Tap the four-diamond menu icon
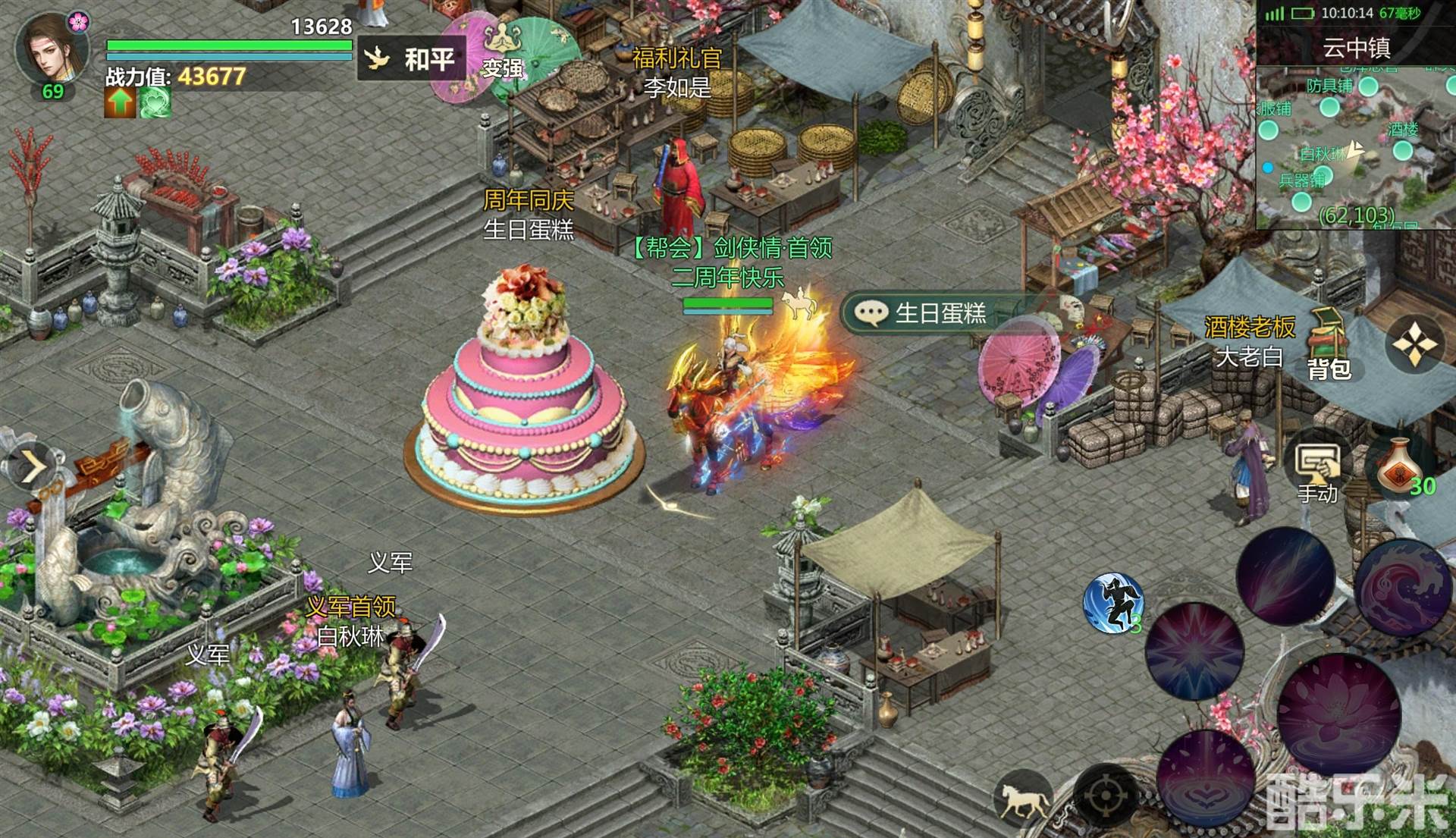The height and width of the screenshot is (838, 1456). (1415, 345)
